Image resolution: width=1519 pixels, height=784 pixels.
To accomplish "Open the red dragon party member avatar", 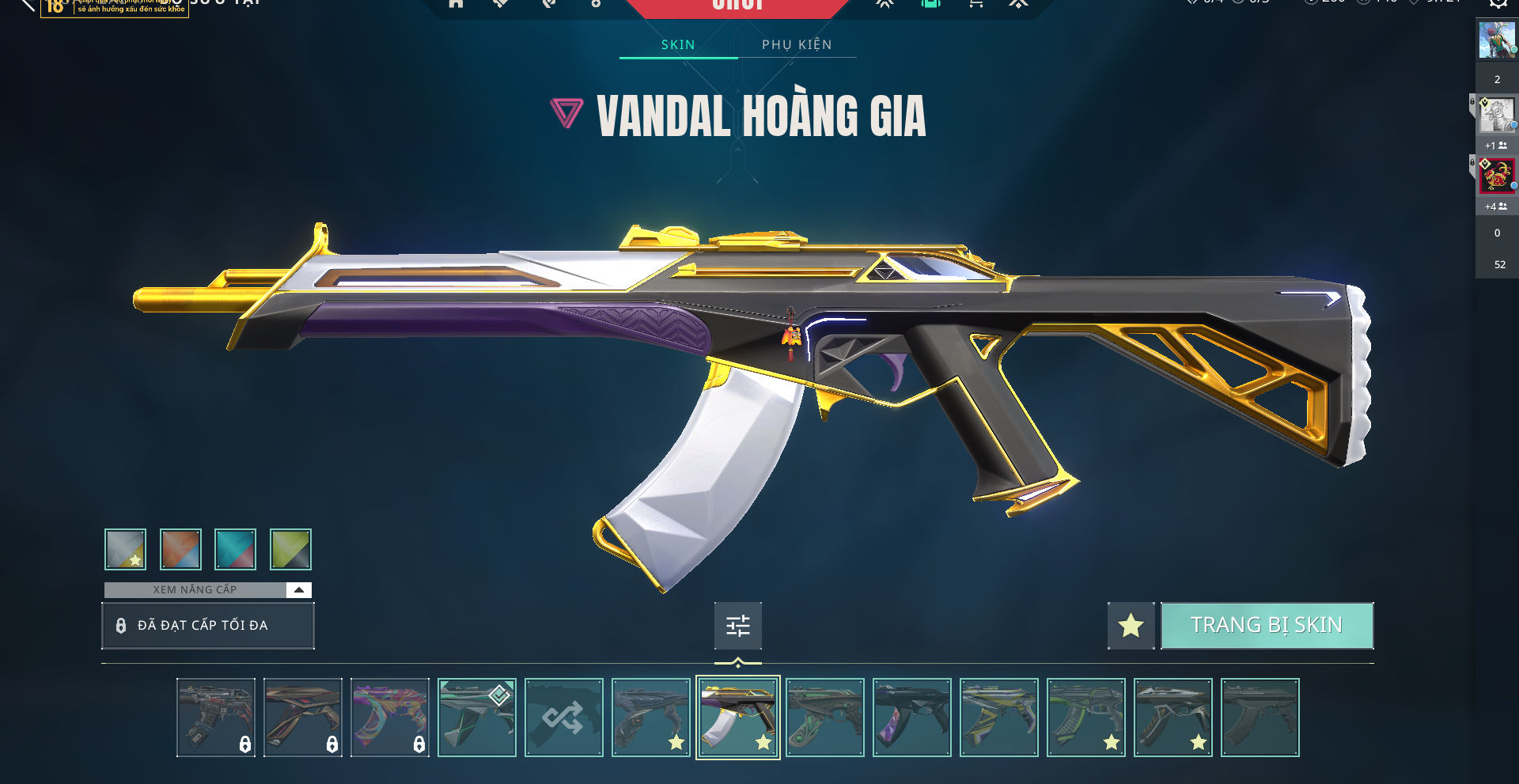I will tap(1496, 176).
